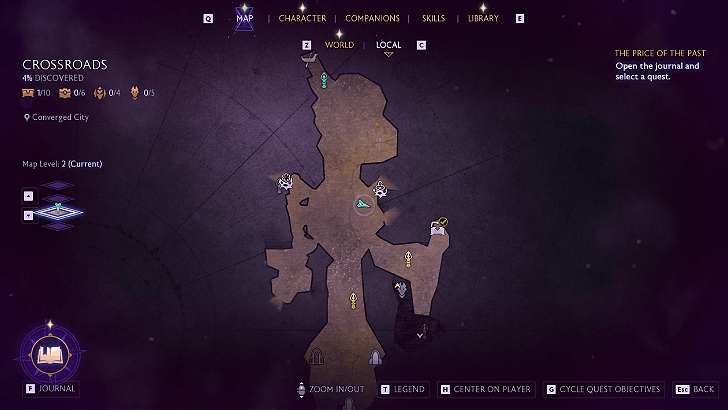
Task: Switch to the World map view
Action: [x=339, y=45]
